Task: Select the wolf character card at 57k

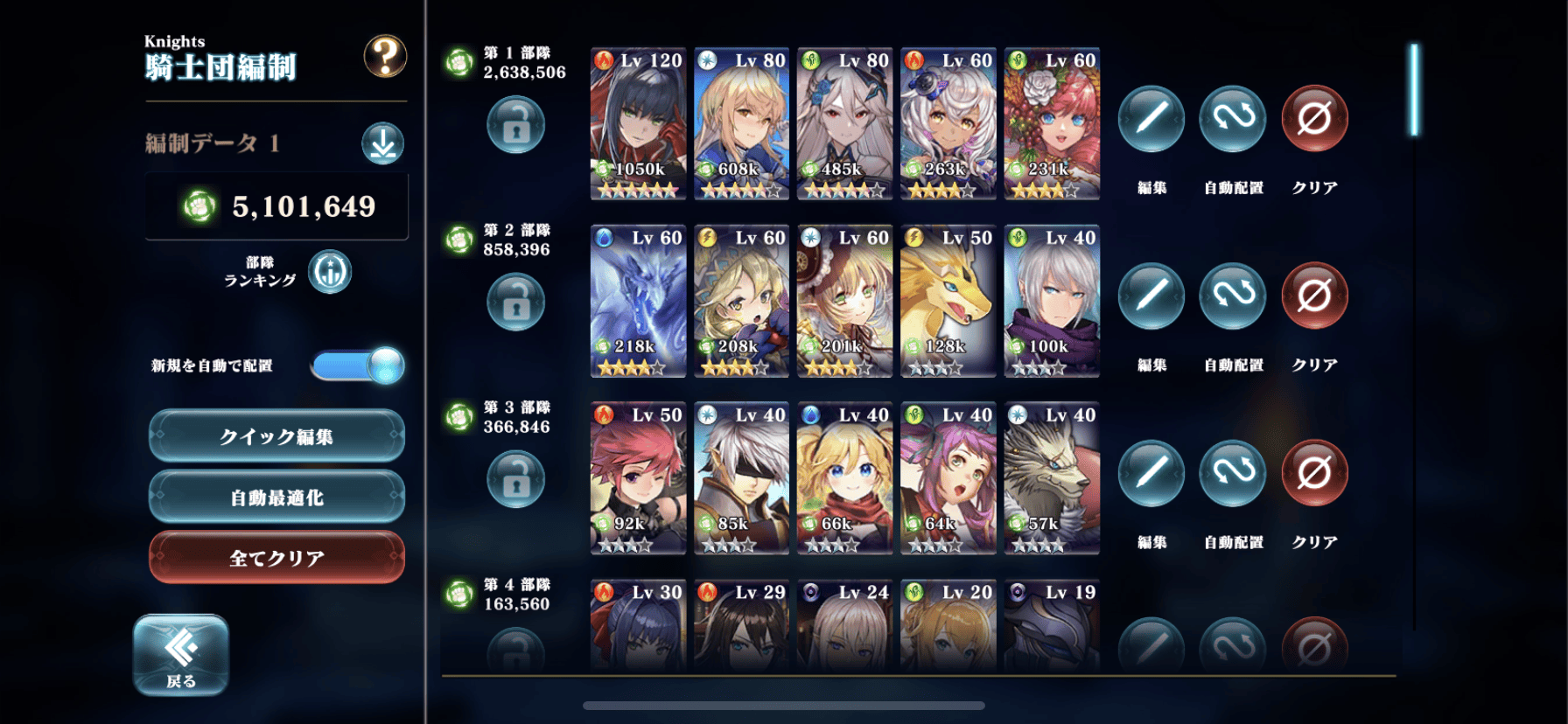Action: 1051,478
